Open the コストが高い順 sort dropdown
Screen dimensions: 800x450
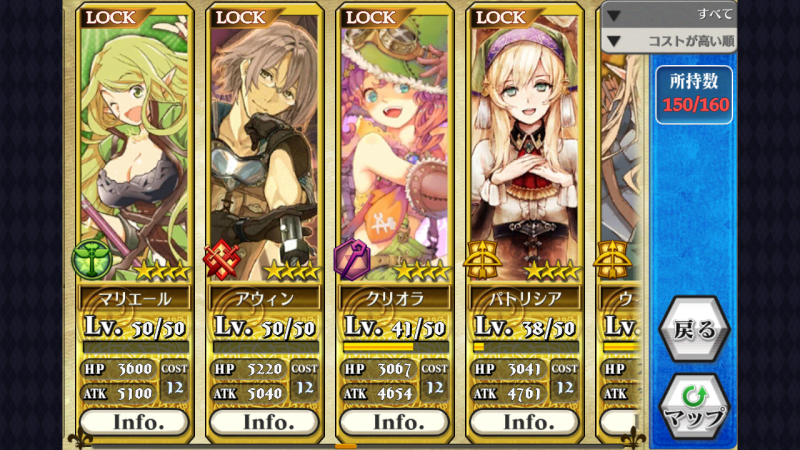(x=670, y=41)
